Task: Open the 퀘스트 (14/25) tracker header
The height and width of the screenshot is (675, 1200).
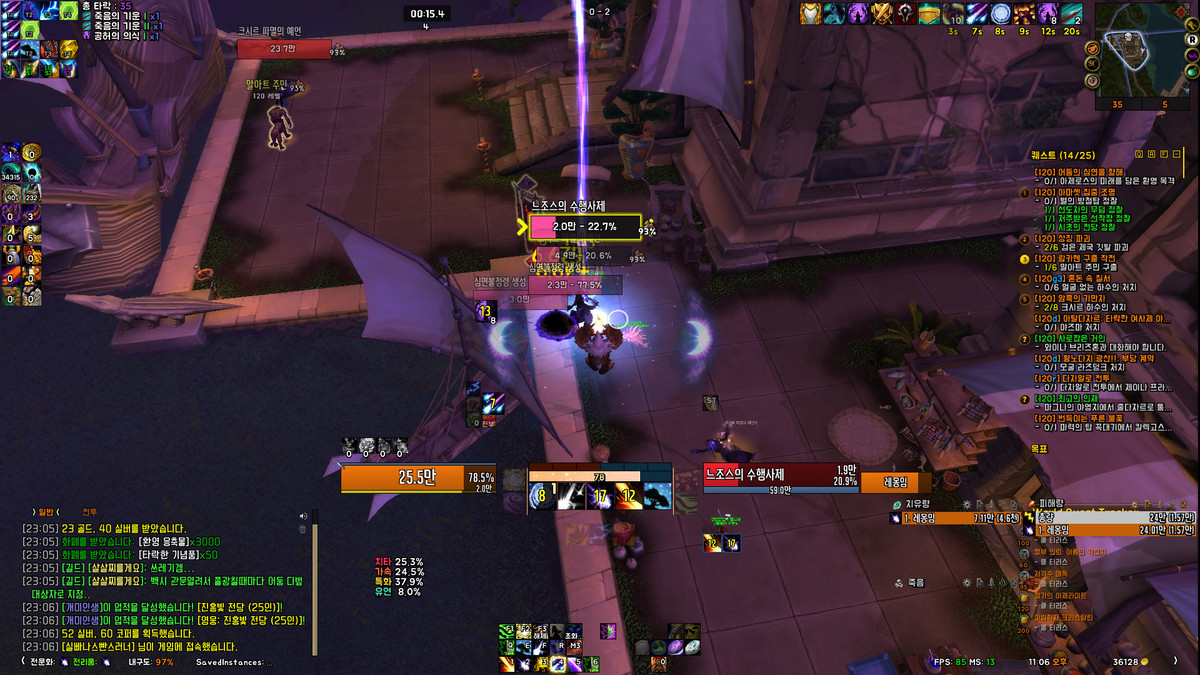Action: (x=1064, y=155)
